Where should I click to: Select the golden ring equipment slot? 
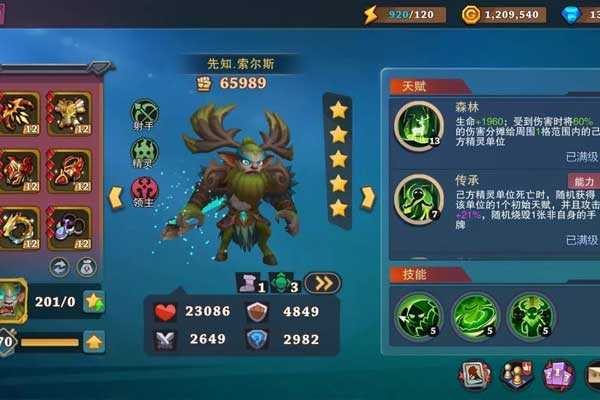[x=19, y=229]
